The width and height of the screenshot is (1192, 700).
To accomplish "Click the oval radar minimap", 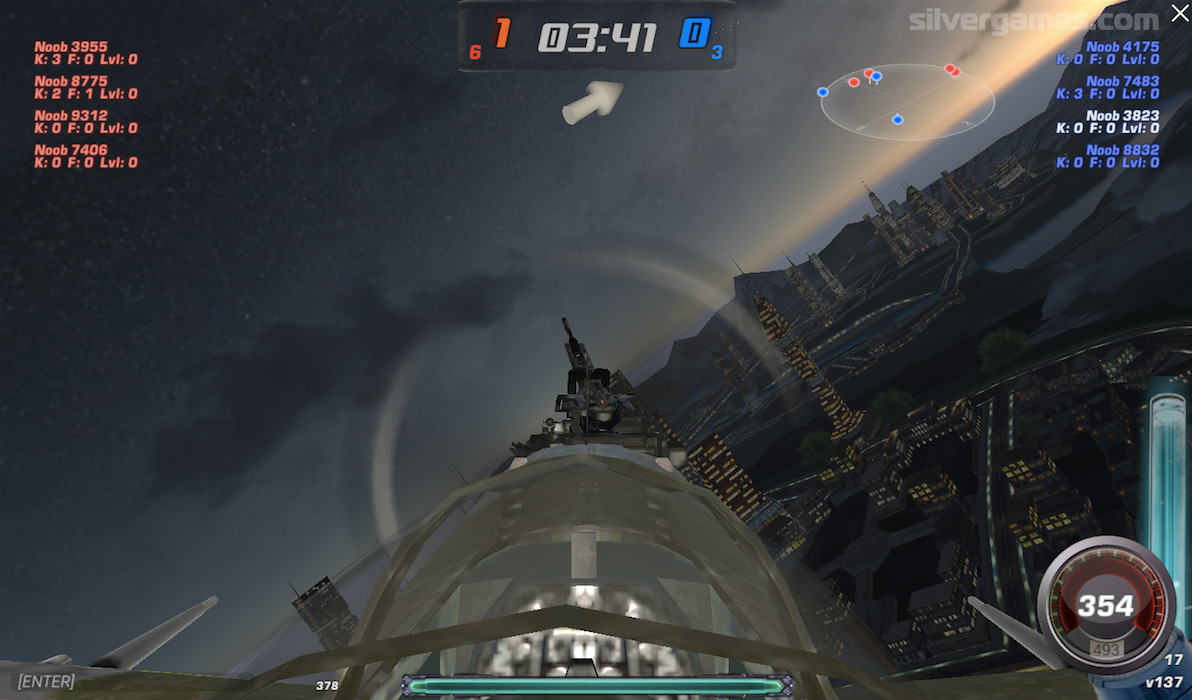I will [x=907, y=101].
